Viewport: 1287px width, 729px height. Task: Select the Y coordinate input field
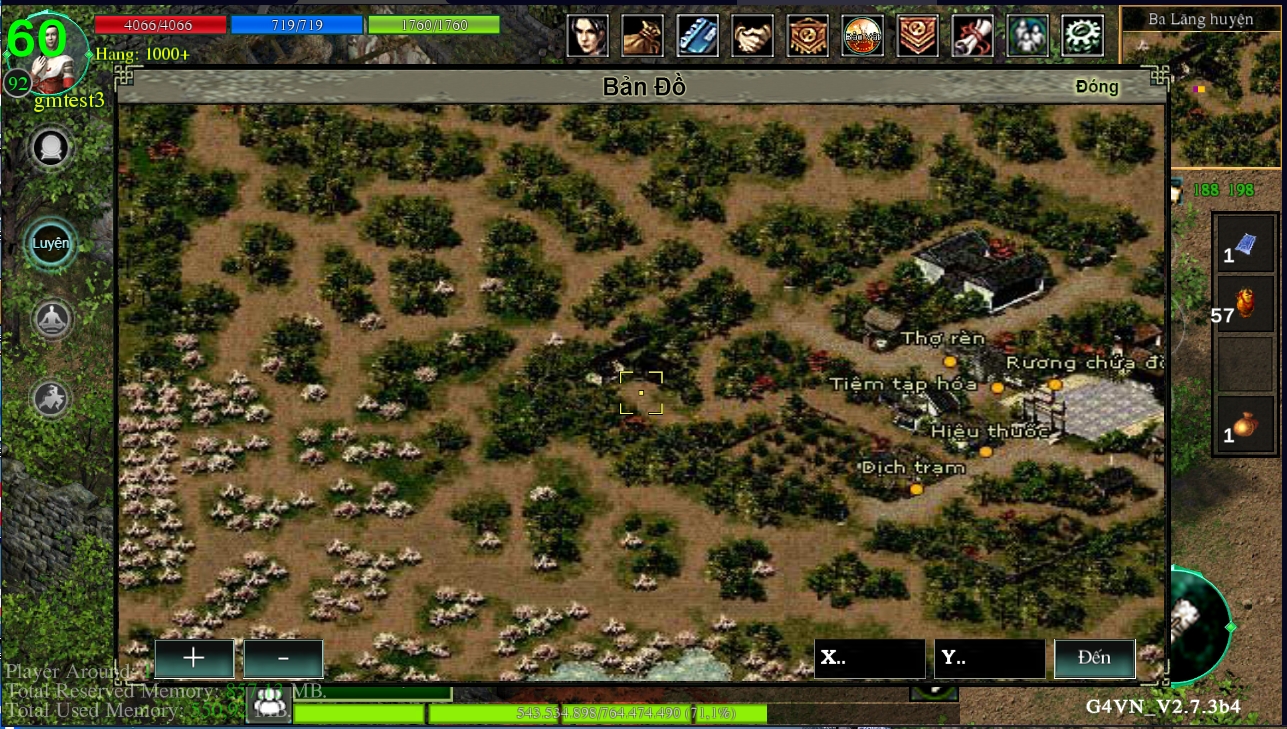click(989, 659)
